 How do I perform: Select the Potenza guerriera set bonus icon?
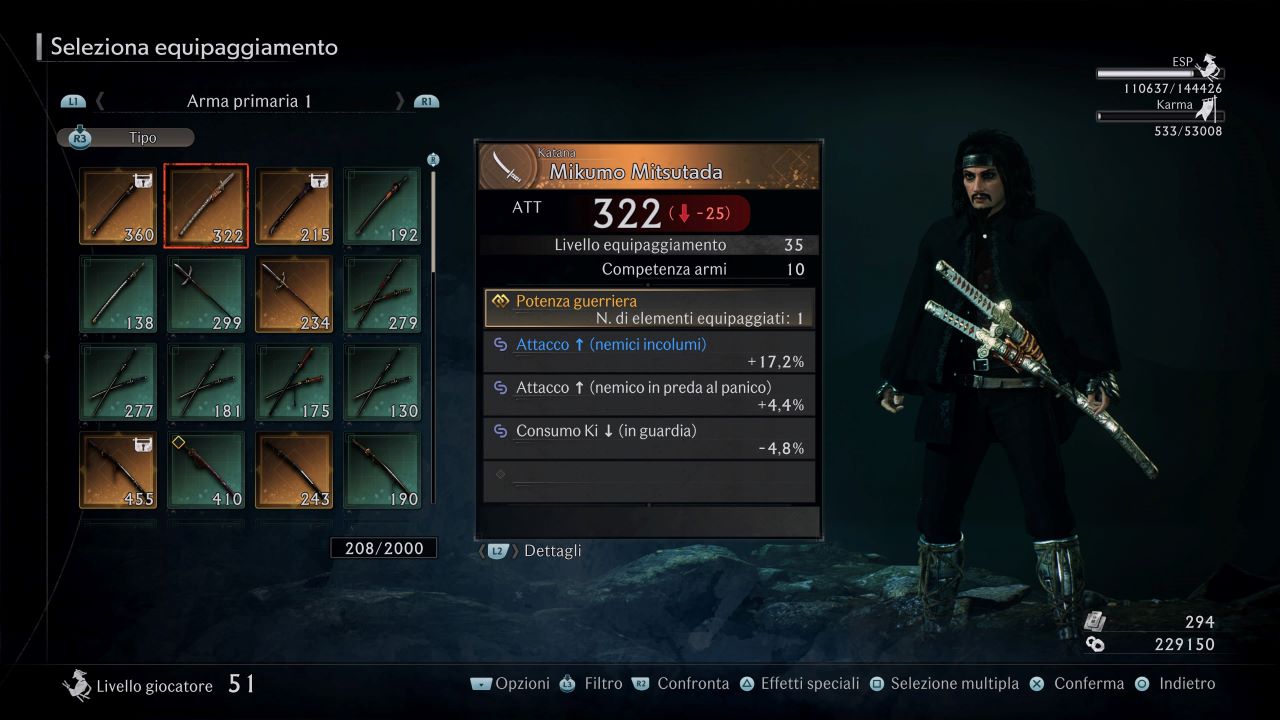503,301
